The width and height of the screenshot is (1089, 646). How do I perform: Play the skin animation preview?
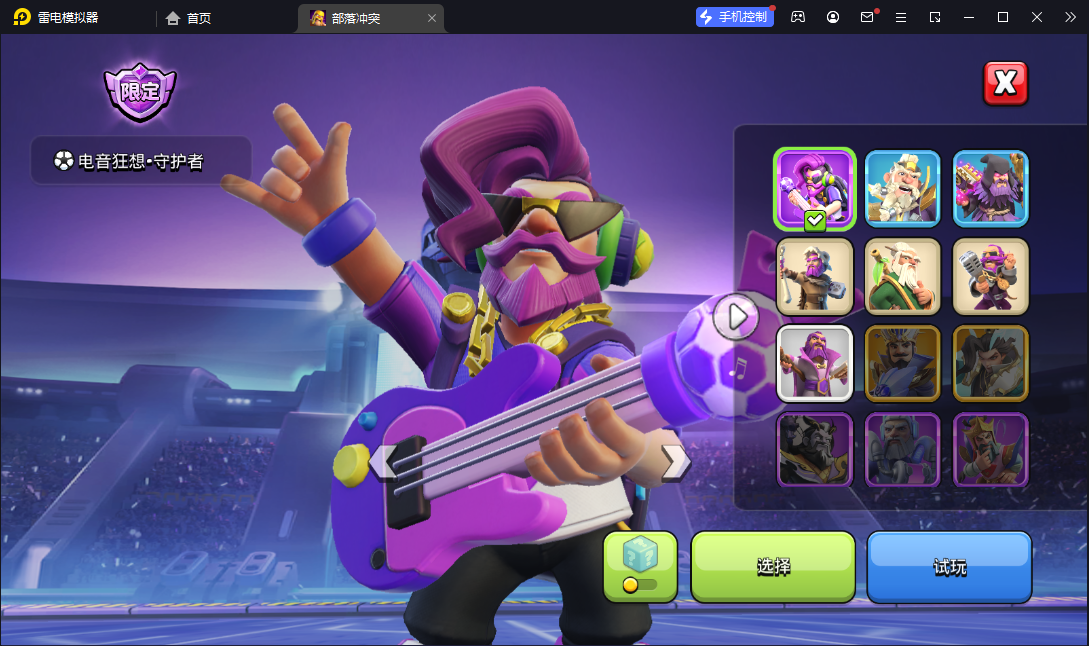click(x=737, y=317)
